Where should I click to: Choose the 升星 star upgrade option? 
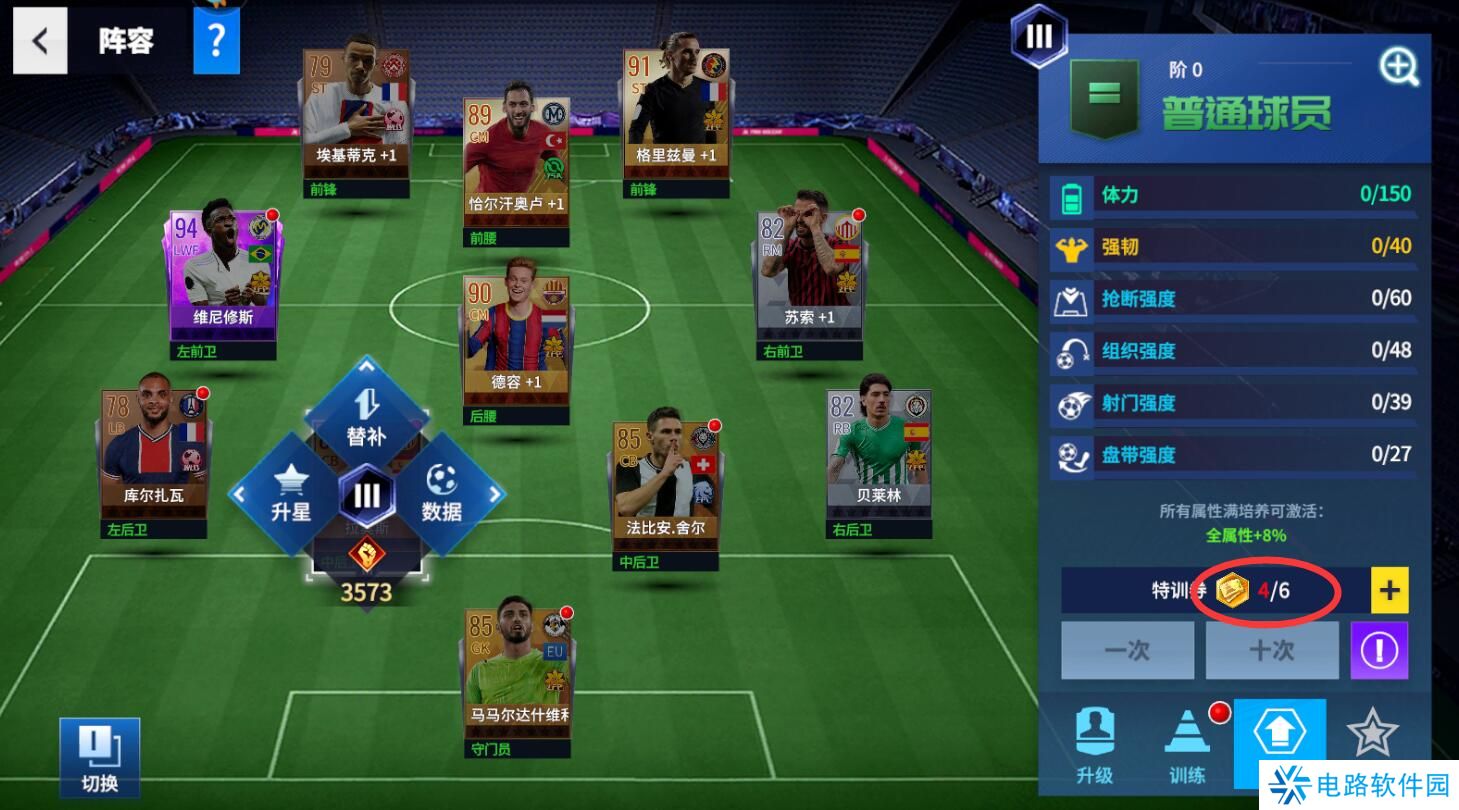click(x=291, y=494)
